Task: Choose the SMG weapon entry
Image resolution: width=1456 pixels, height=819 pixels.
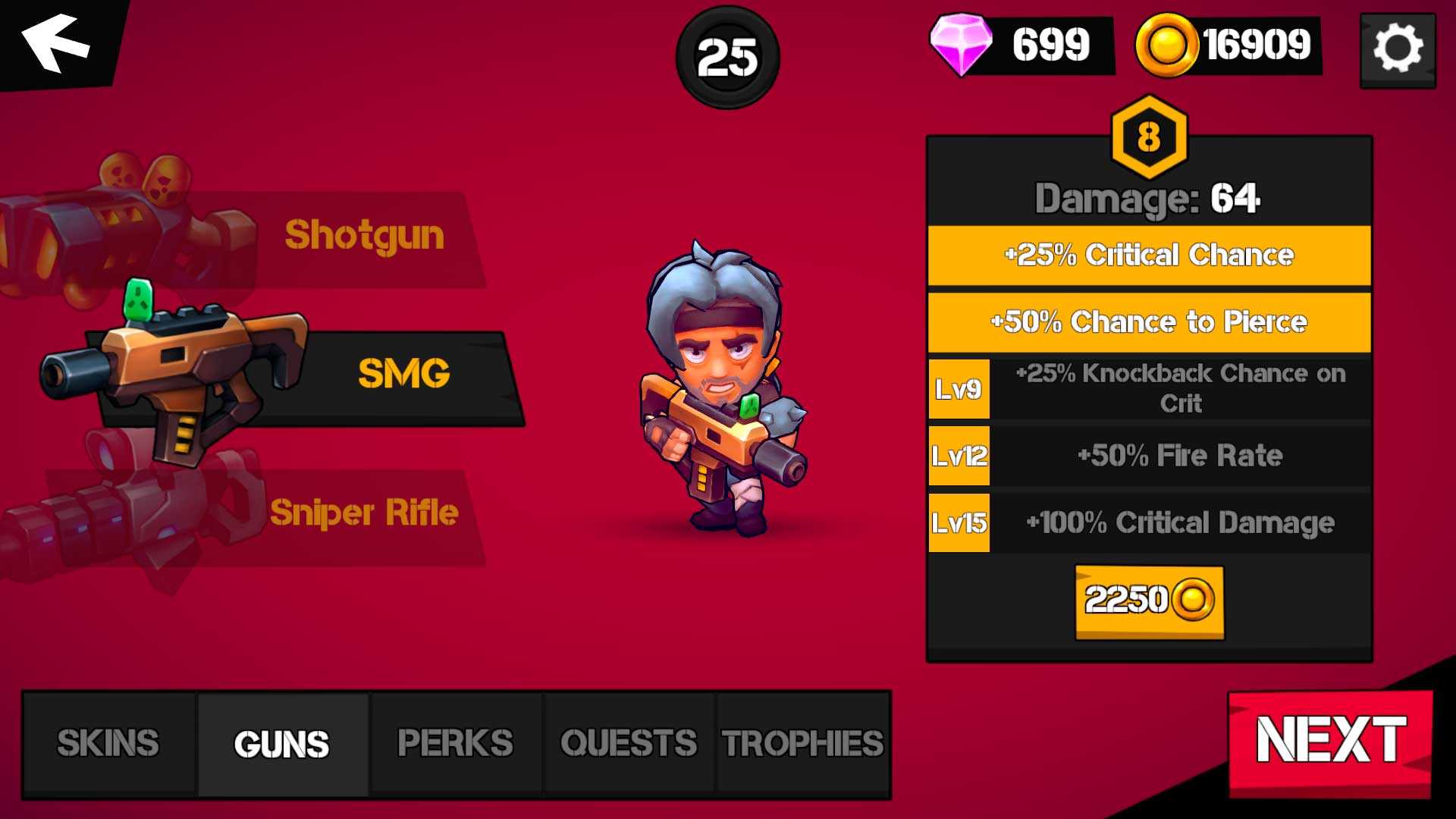Action: [402, 374]
